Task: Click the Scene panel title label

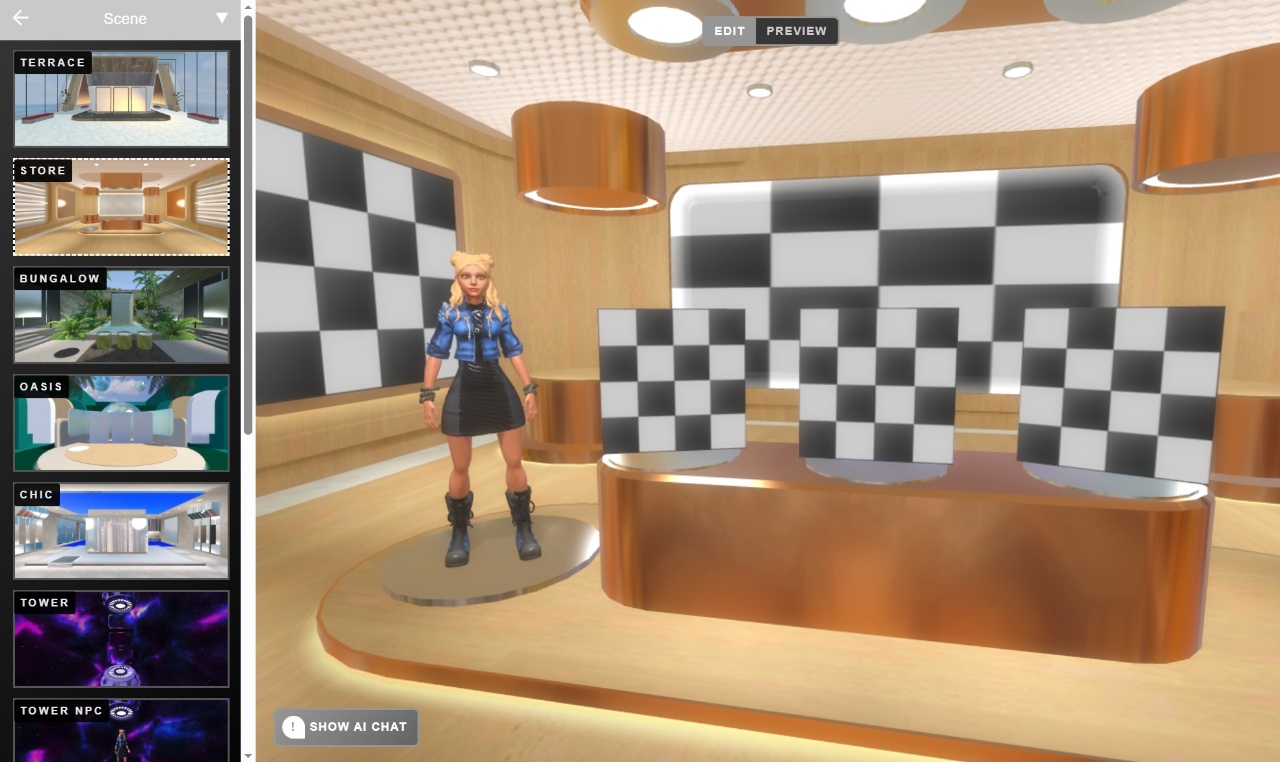Action: [x=124, y=18]
